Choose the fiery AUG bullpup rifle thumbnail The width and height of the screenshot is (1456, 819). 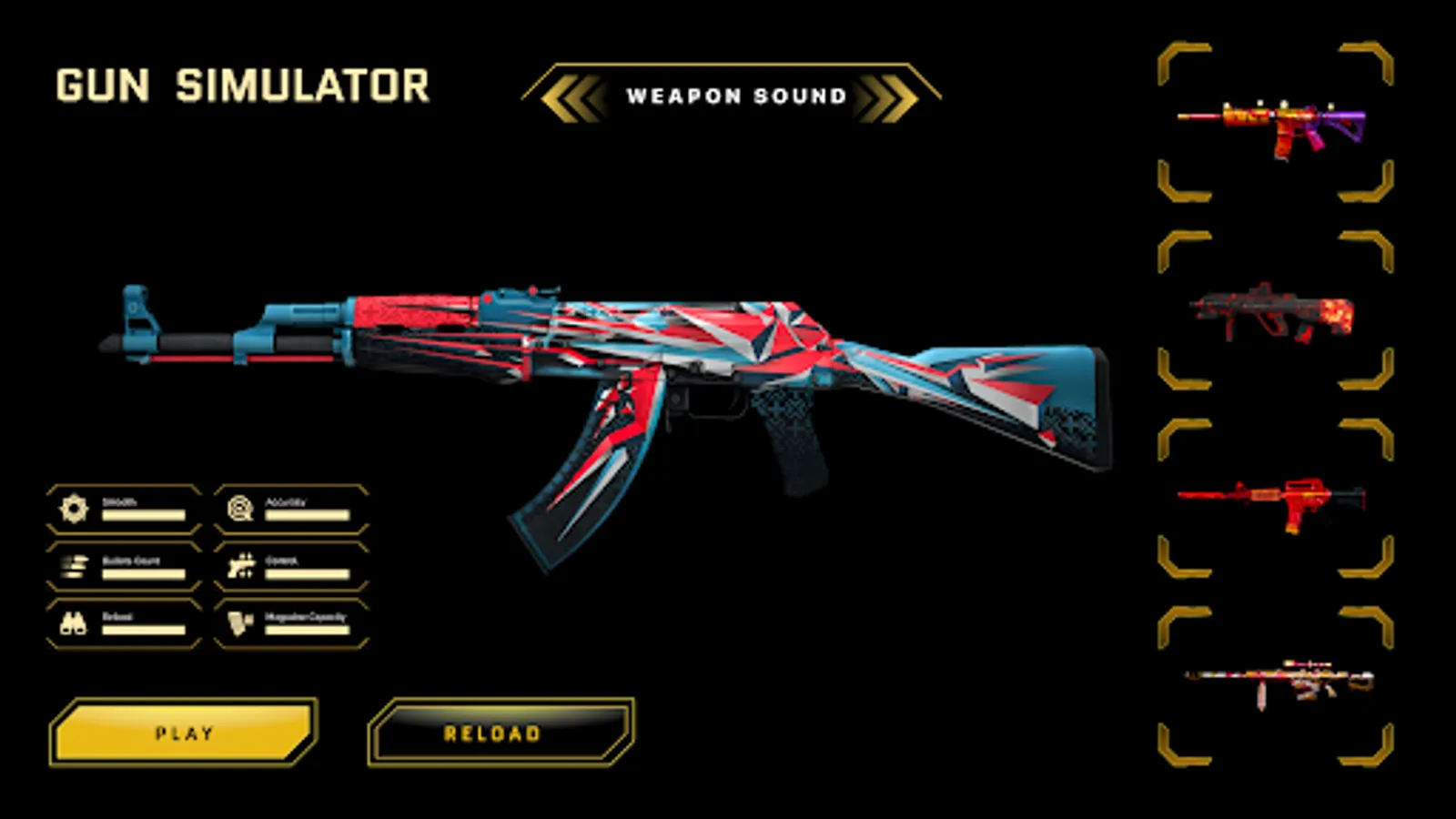pos(1274,314)
